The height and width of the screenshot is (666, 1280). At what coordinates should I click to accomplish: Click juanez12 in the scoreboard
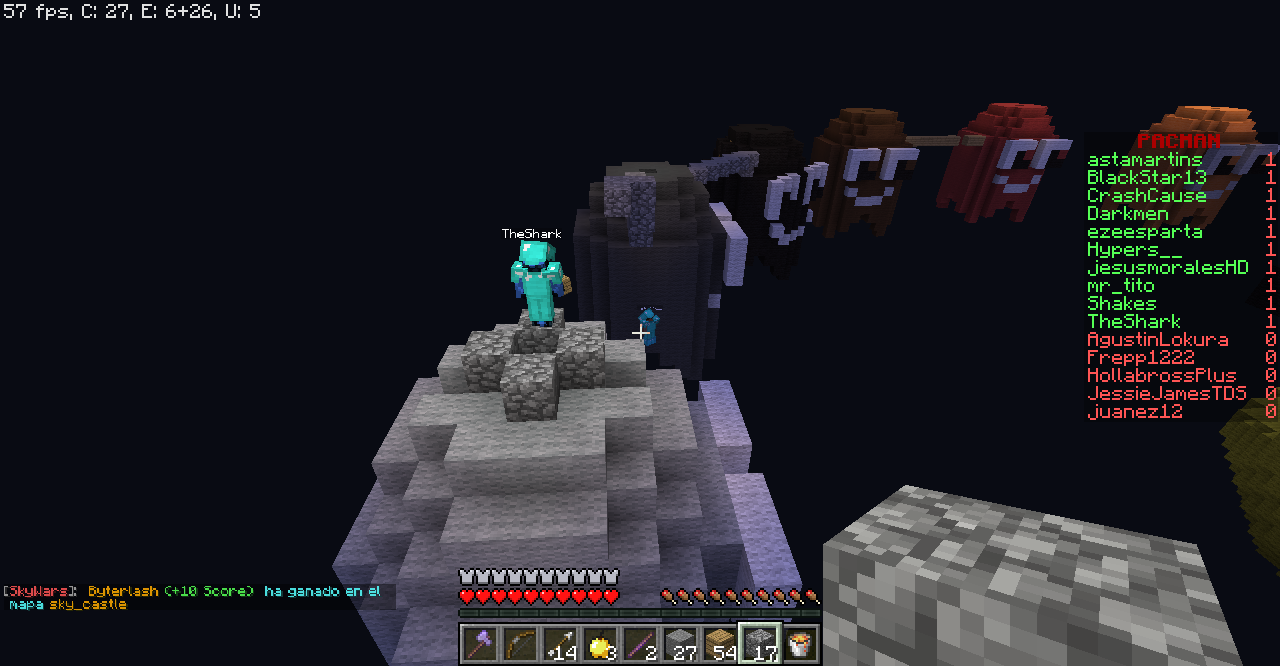[x=1134, y=412]
